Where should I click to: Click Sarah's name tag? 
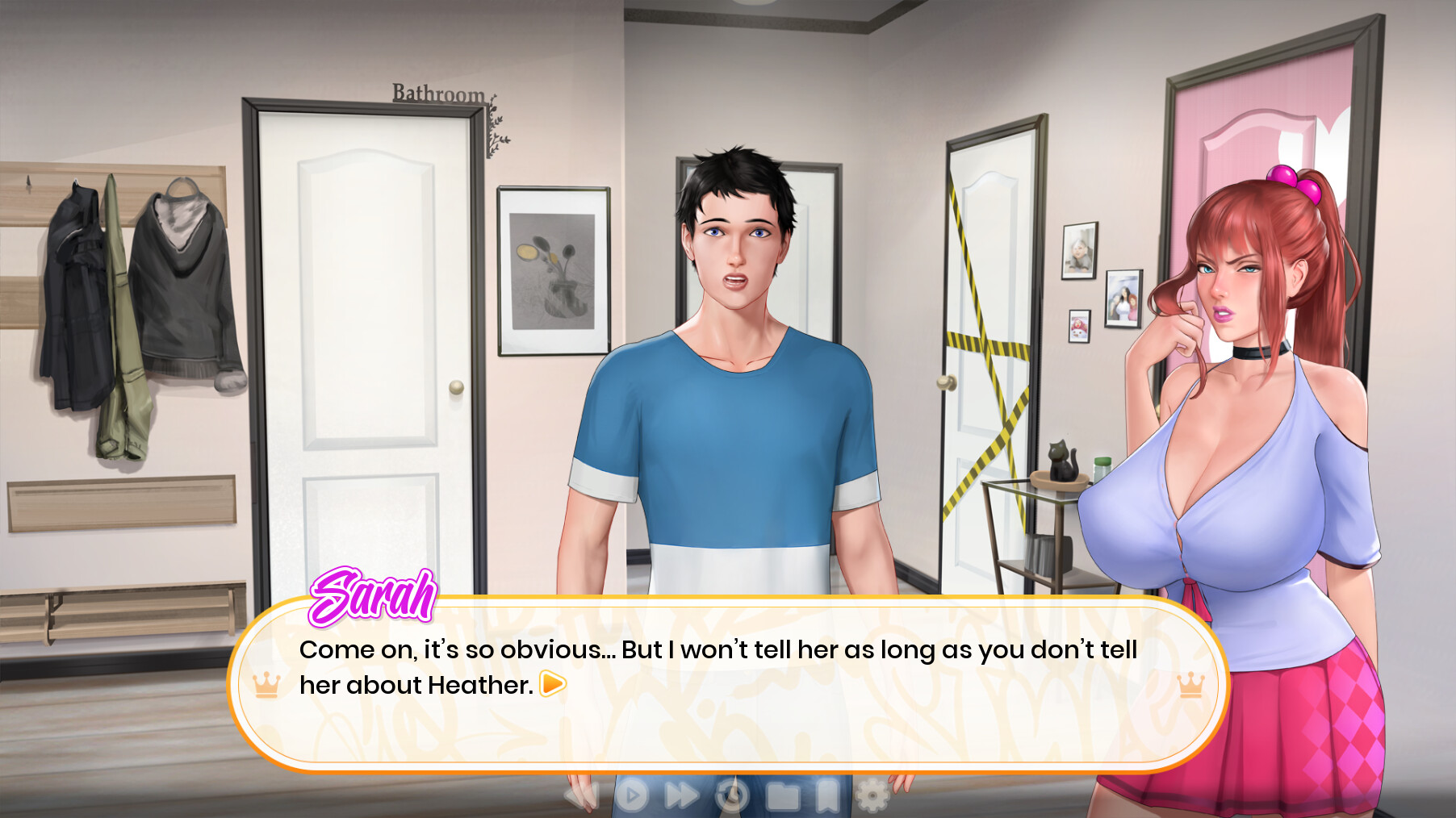(x=373, y=597)
